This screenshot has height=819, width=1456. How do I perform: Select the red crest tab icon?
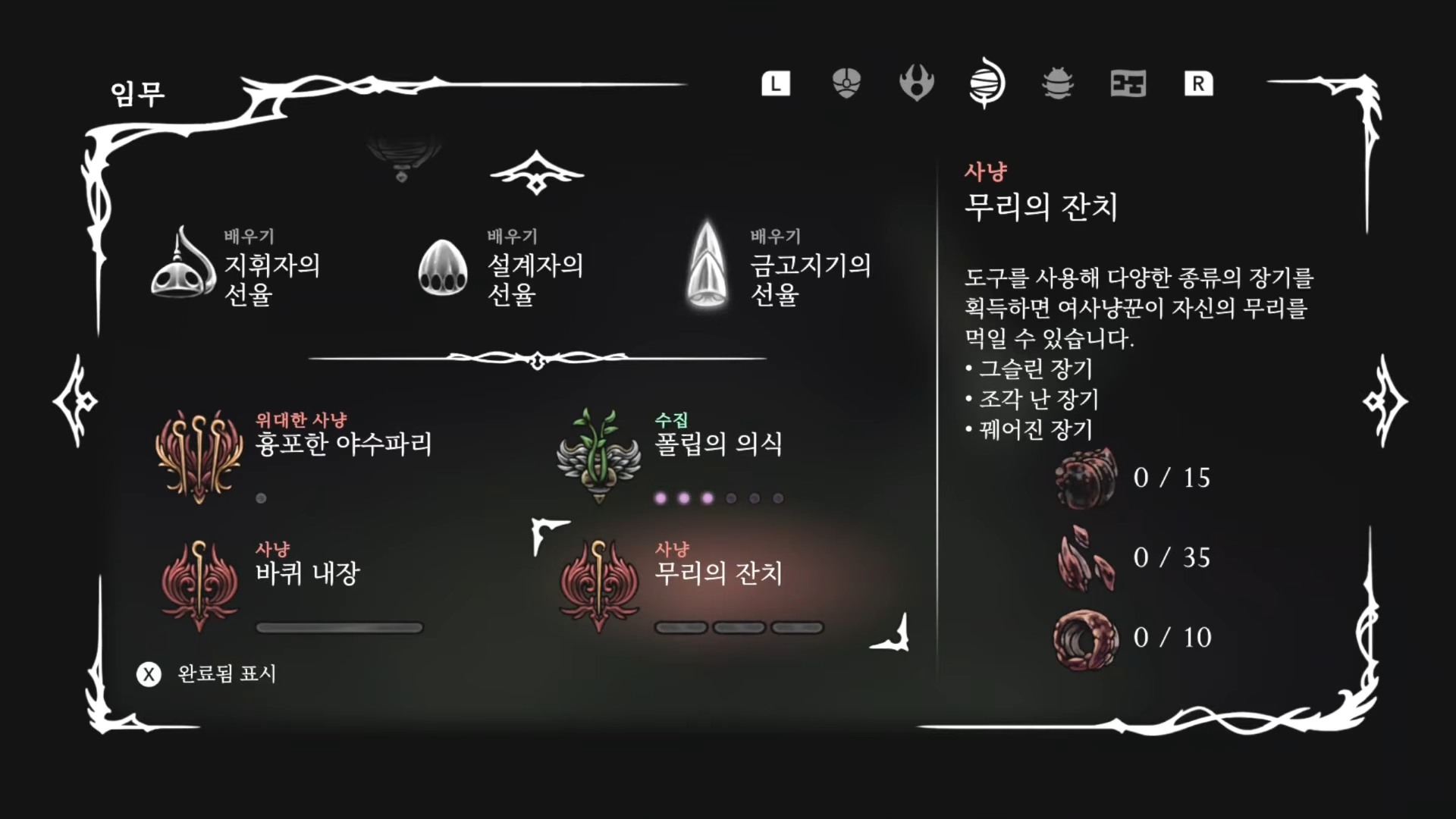(916, 84)
